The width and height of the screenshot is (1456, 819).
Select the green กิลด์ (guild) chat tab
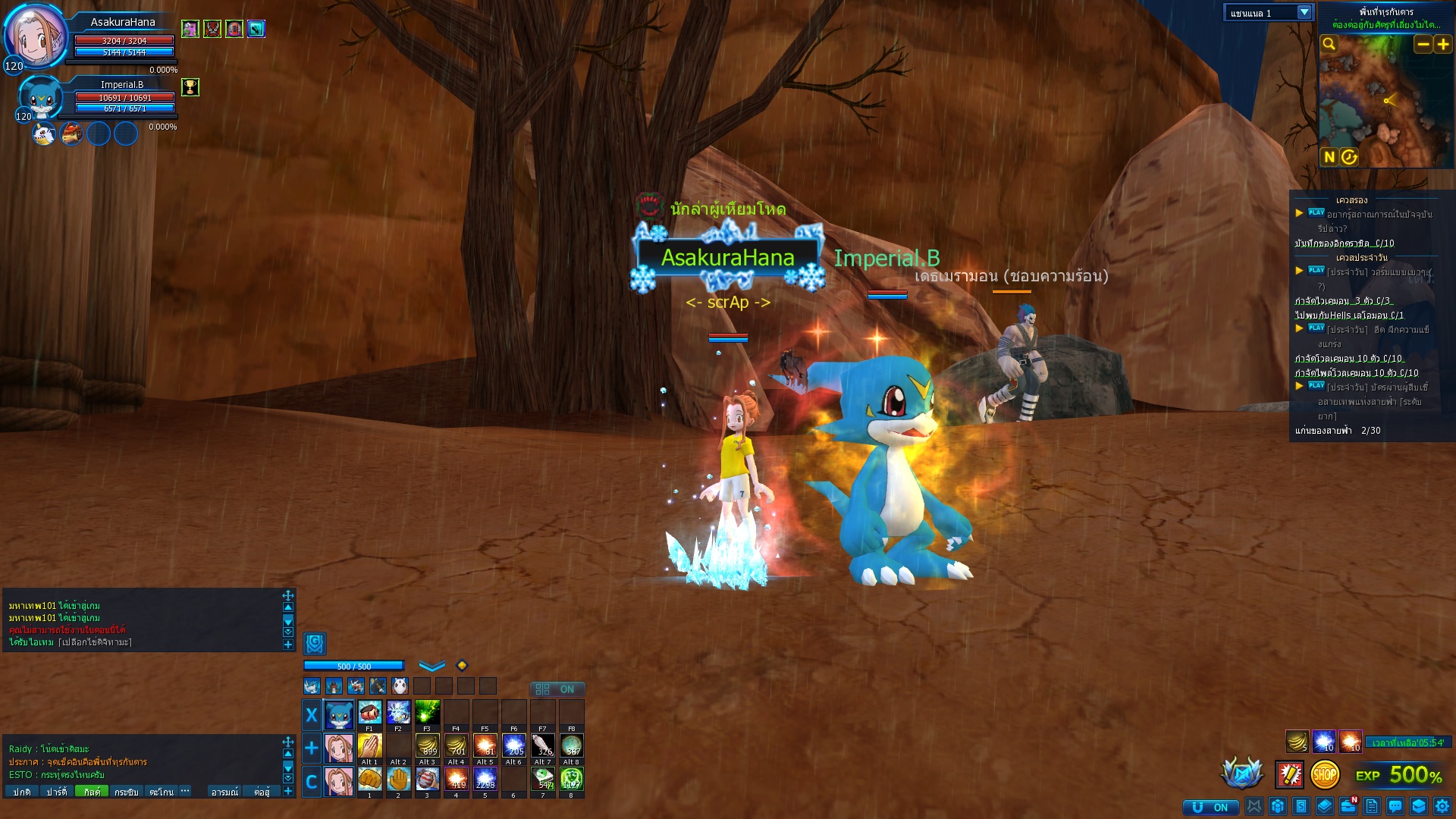(92, 792)
